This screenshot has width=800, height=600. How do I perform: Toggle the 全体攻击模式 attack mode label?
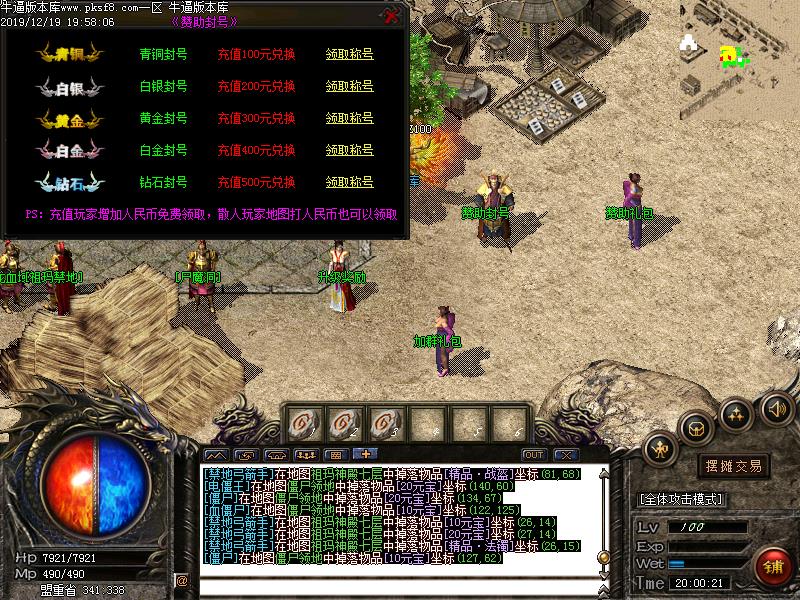[x=682, y=499]
